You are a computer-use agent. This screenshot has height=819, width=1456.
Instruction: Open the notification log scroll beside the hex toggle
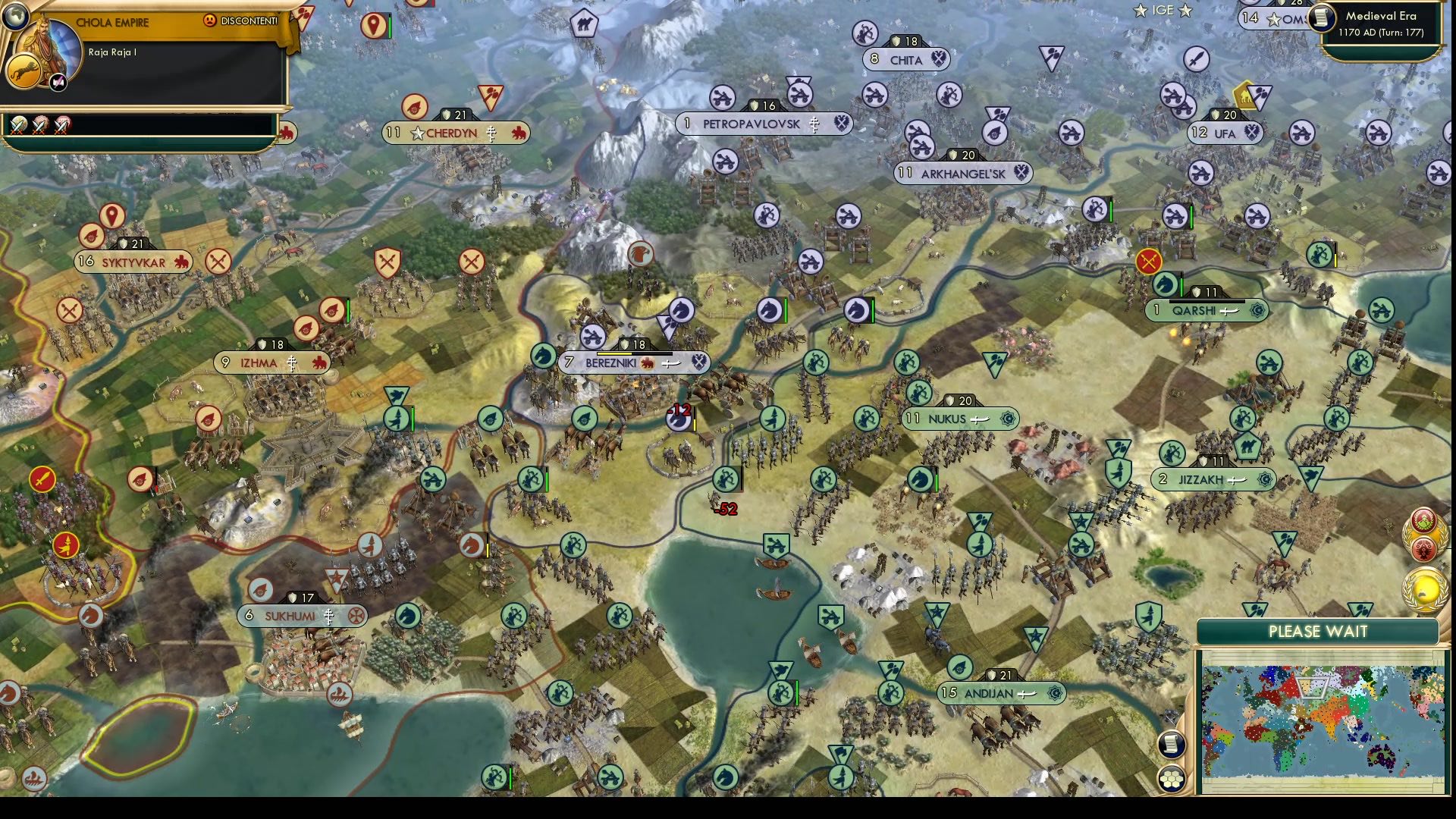(x=1171, y=745)
